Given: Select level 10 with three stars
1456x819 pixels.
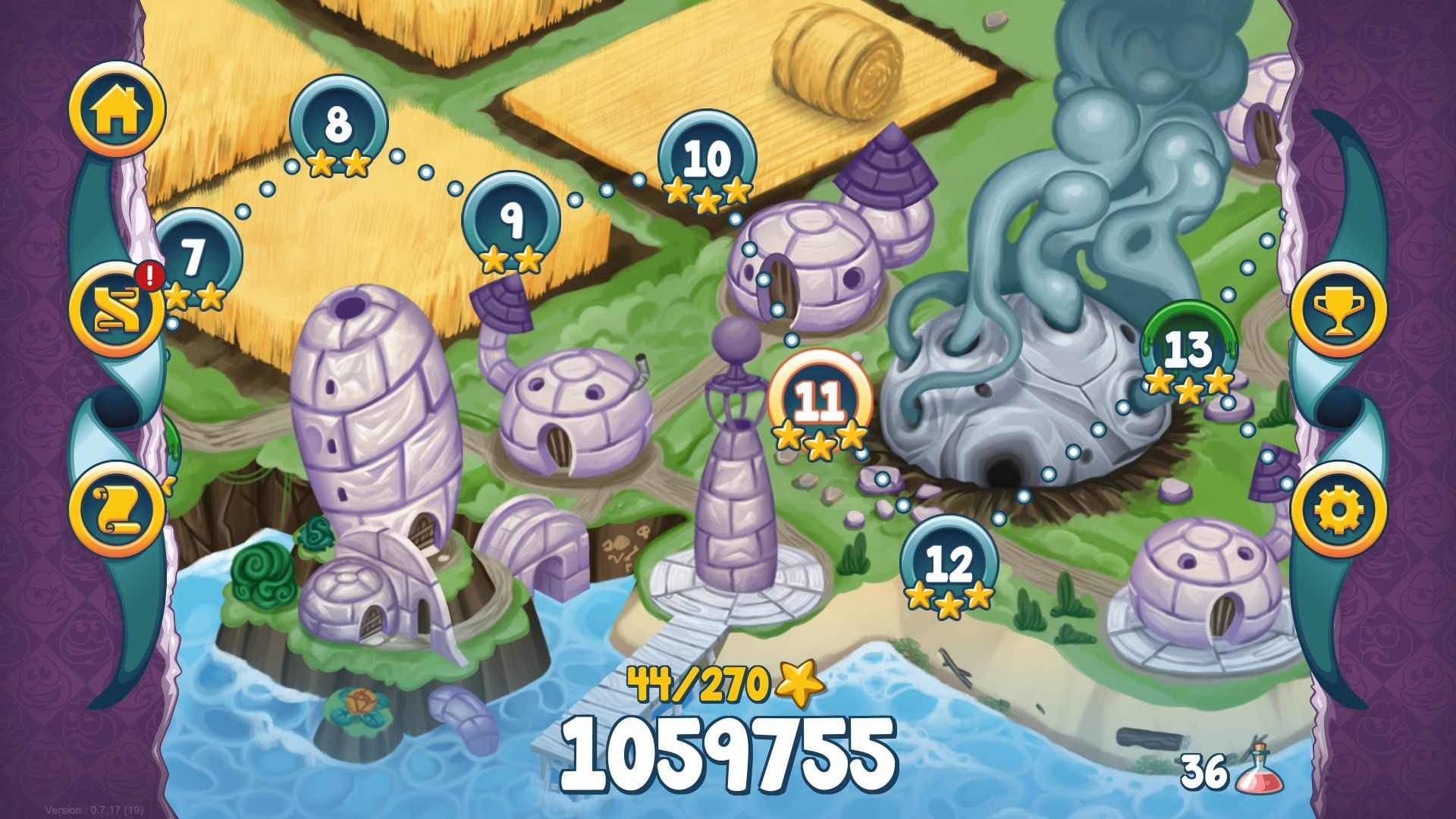Looking at the screenshot, I should pyautogui.click(x=707, y=159).
